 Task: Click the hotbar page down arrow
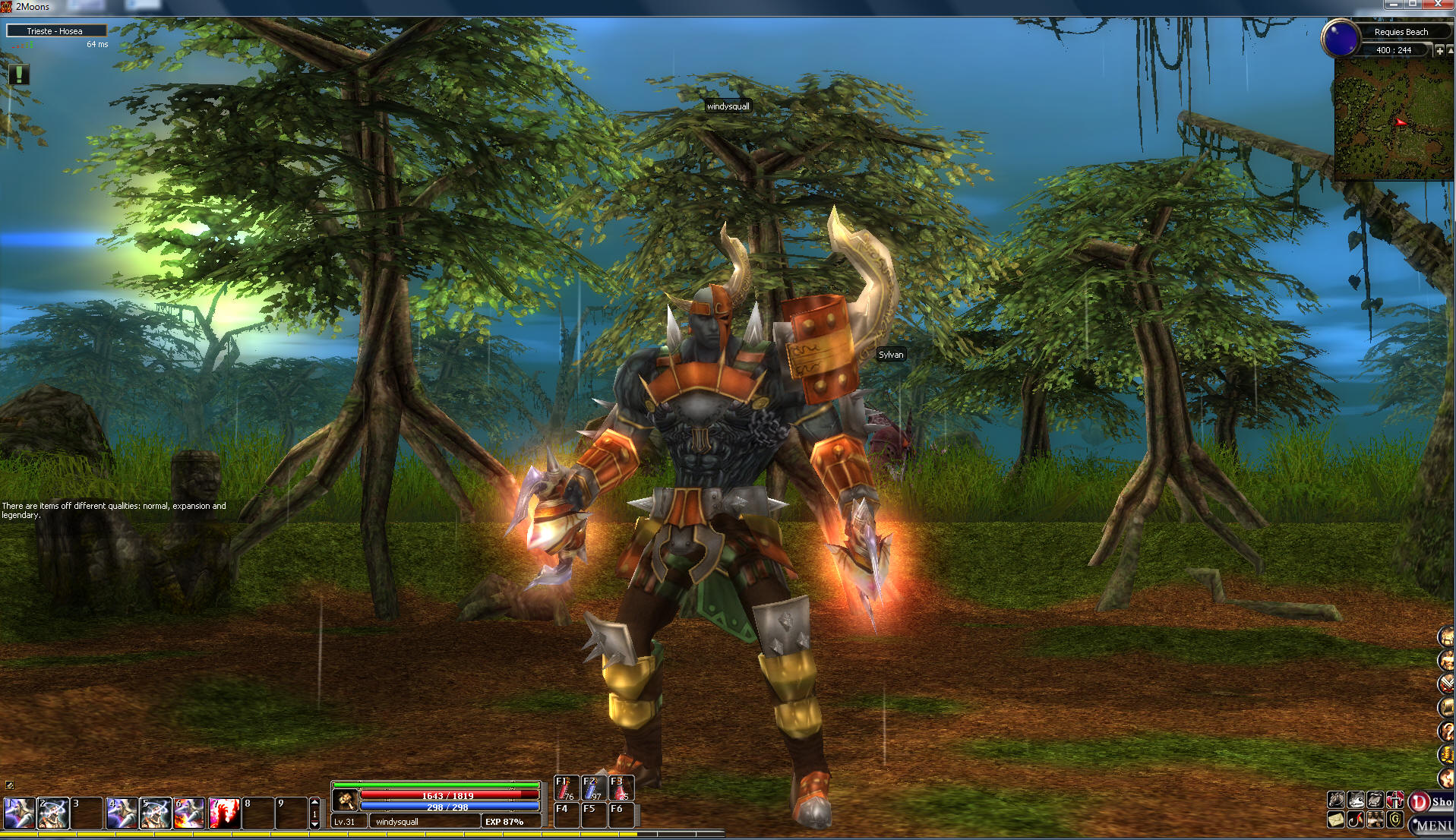coord(315,823)
